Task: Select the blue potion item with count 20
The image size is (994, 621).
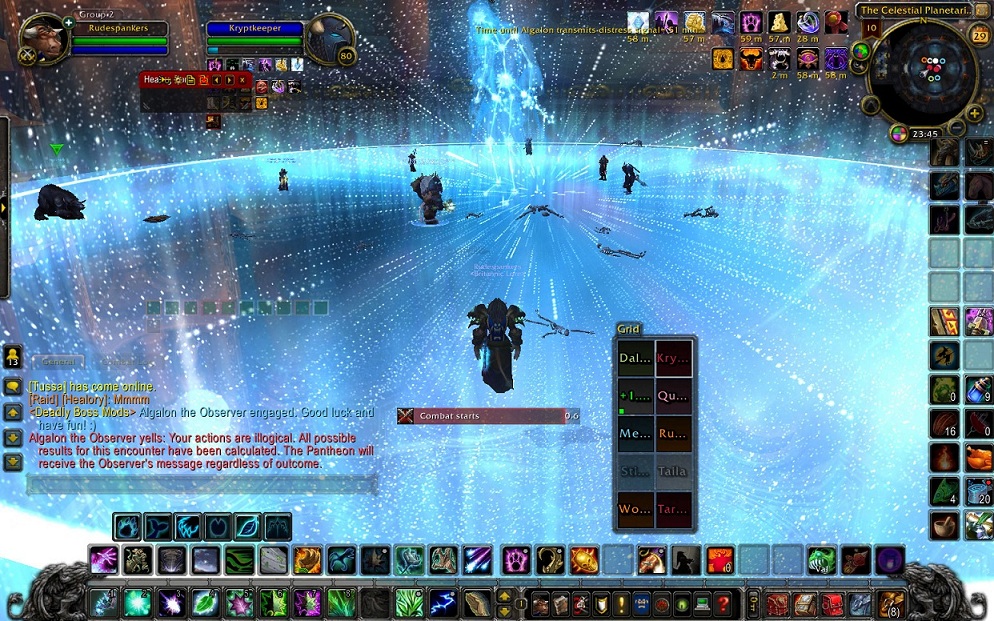Action: click(x=979, y=491)
